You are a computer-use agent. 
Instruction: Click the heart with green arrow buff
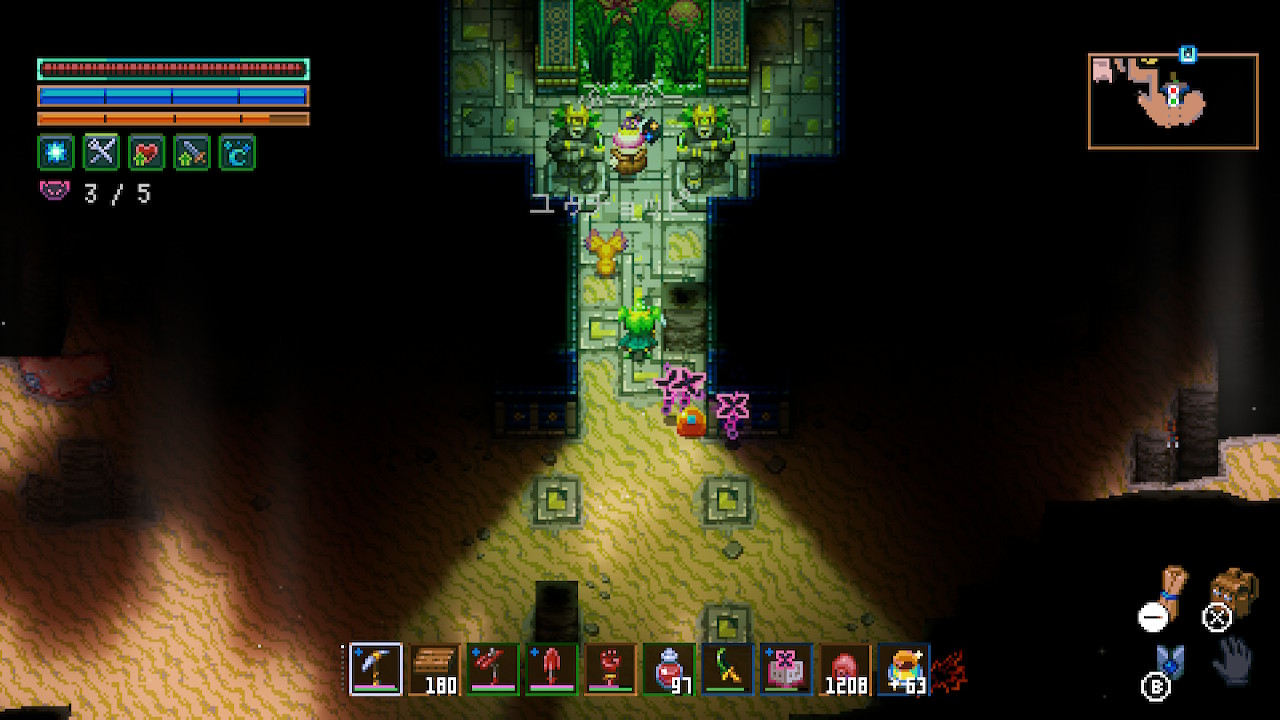coord(147,152)
